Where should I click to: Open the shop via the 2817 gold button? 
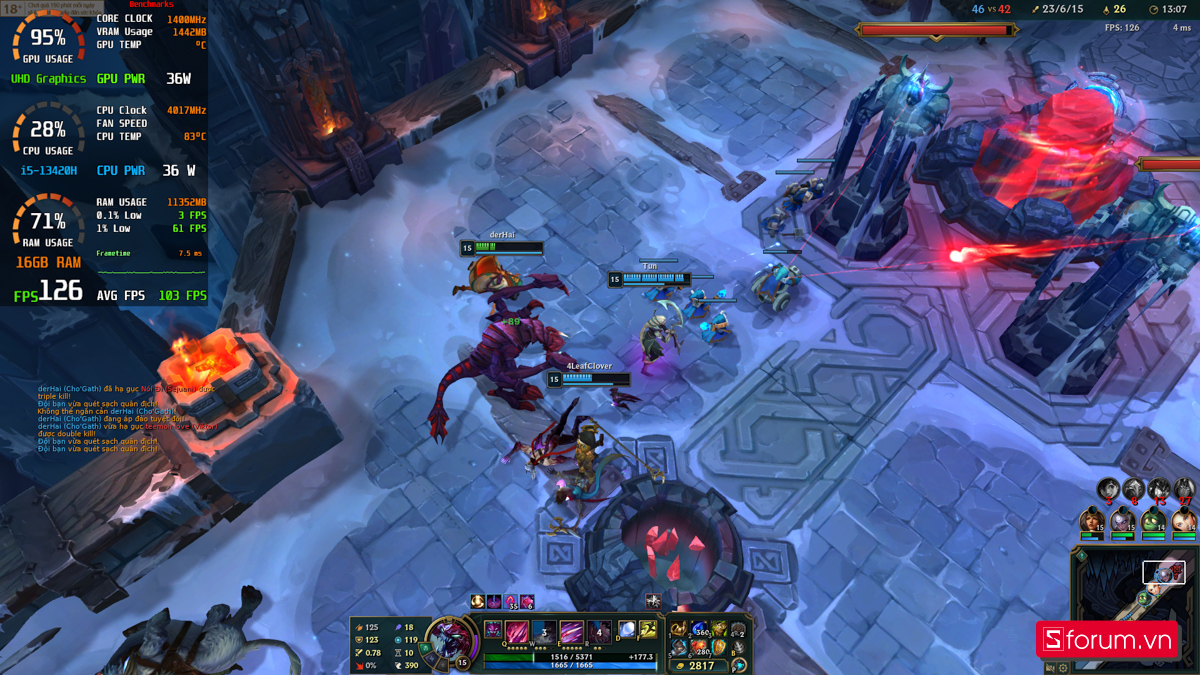click(696, 666)
